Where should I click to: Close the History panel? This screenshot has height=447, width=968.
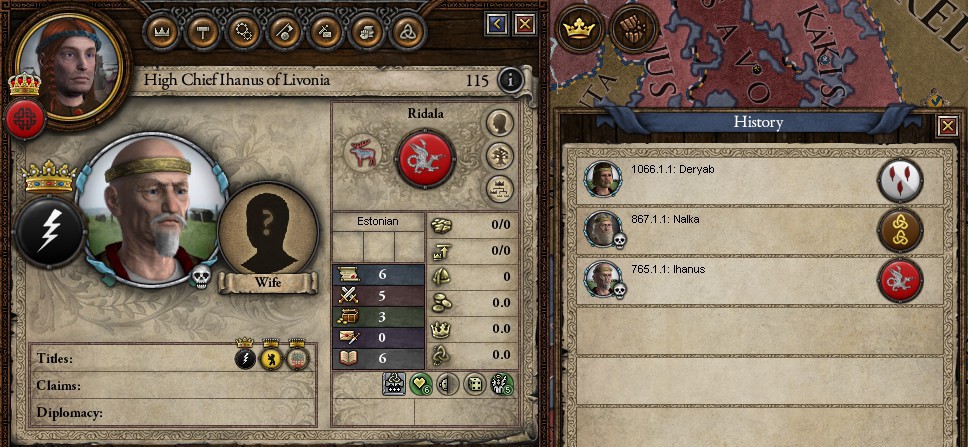pos(946,126)
